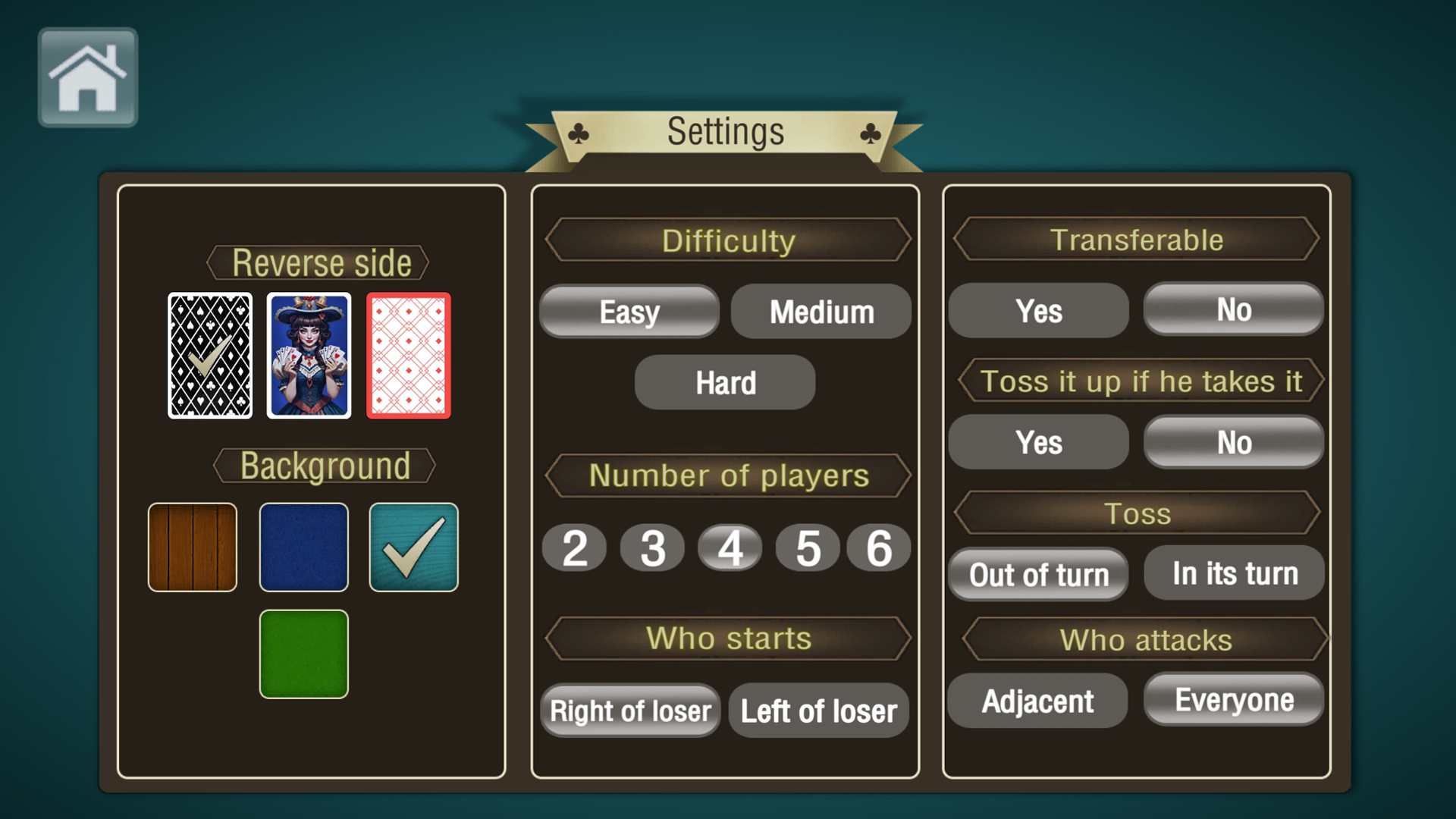Choose the queen illustration card back
Image resolution: width=1456 pixels, height=819 pixels.
coord(309,356)
